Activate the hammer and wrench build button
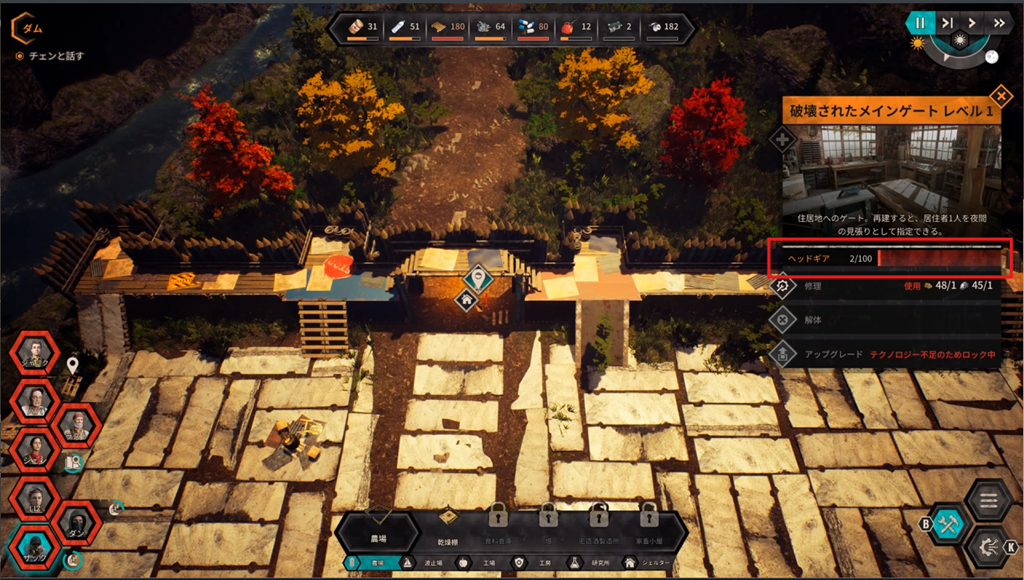1024x580 pixels. [948, 524]
